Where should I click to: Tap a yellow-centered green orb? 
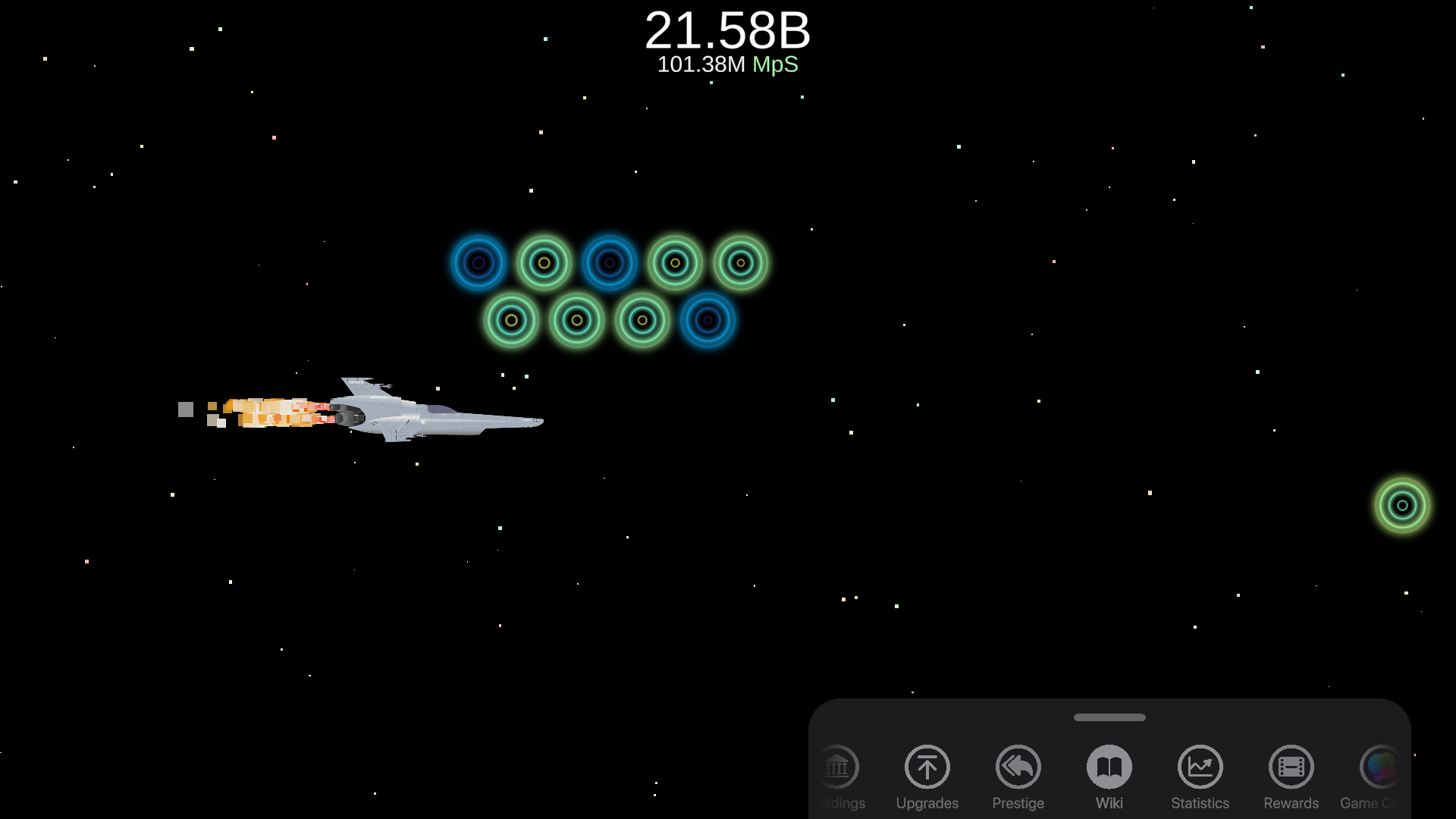(x=543, y=263)
